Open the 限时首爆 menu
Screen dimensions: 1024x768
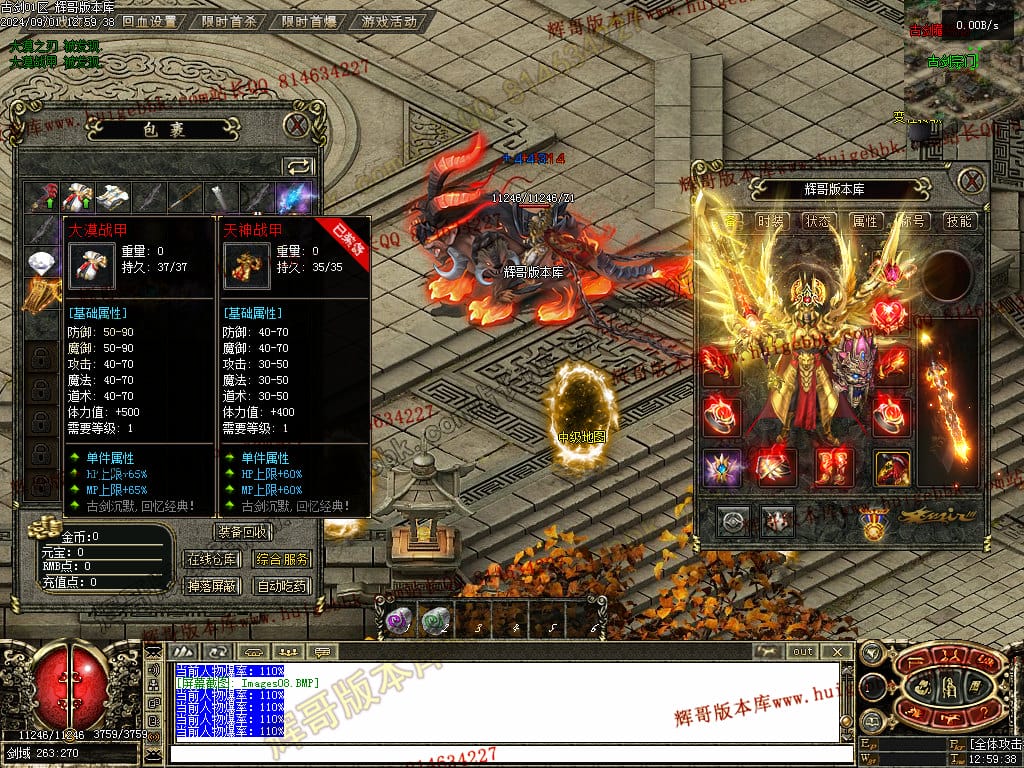(309, 21)
